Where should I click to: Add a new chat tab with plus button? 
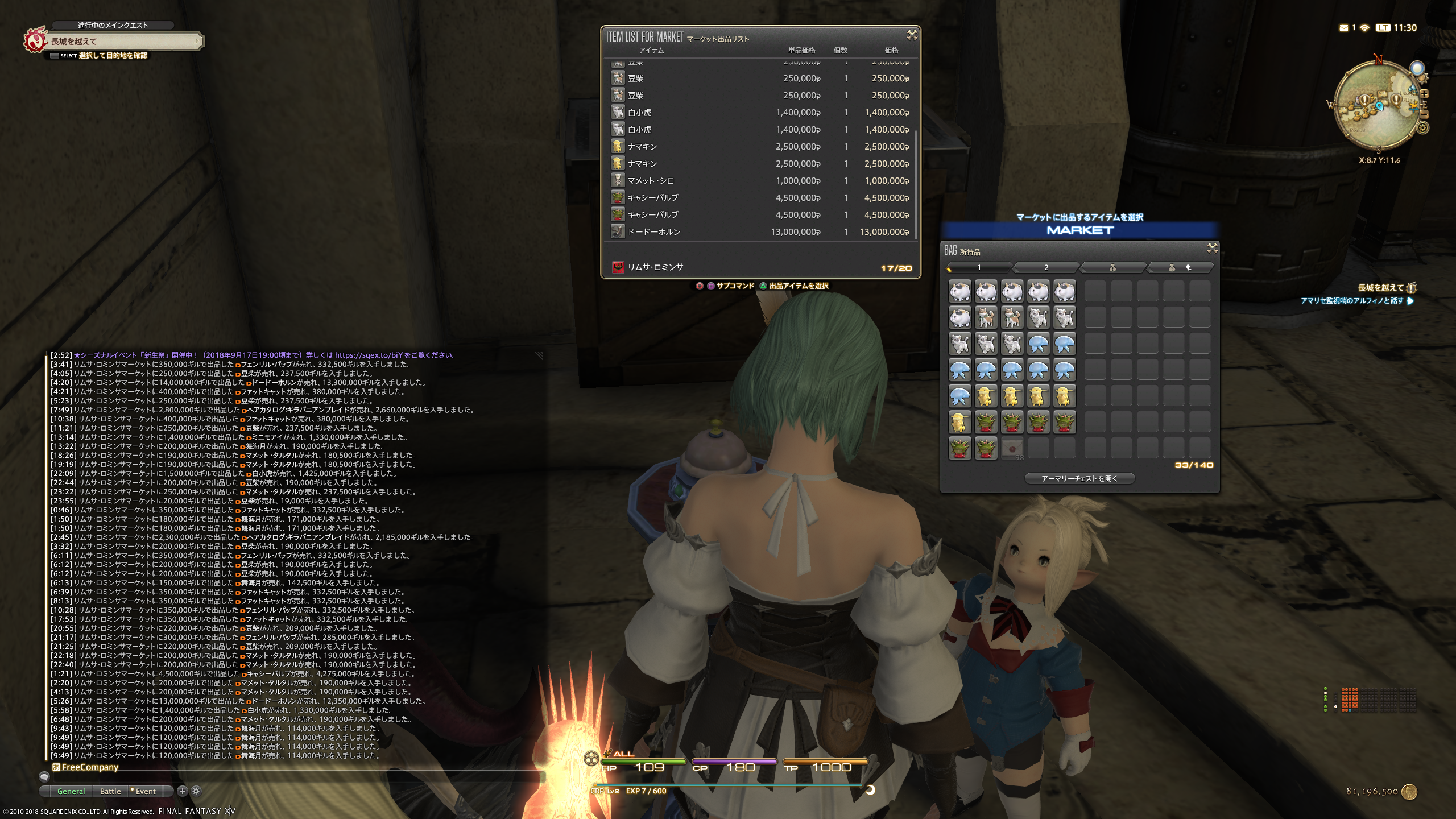182,791
